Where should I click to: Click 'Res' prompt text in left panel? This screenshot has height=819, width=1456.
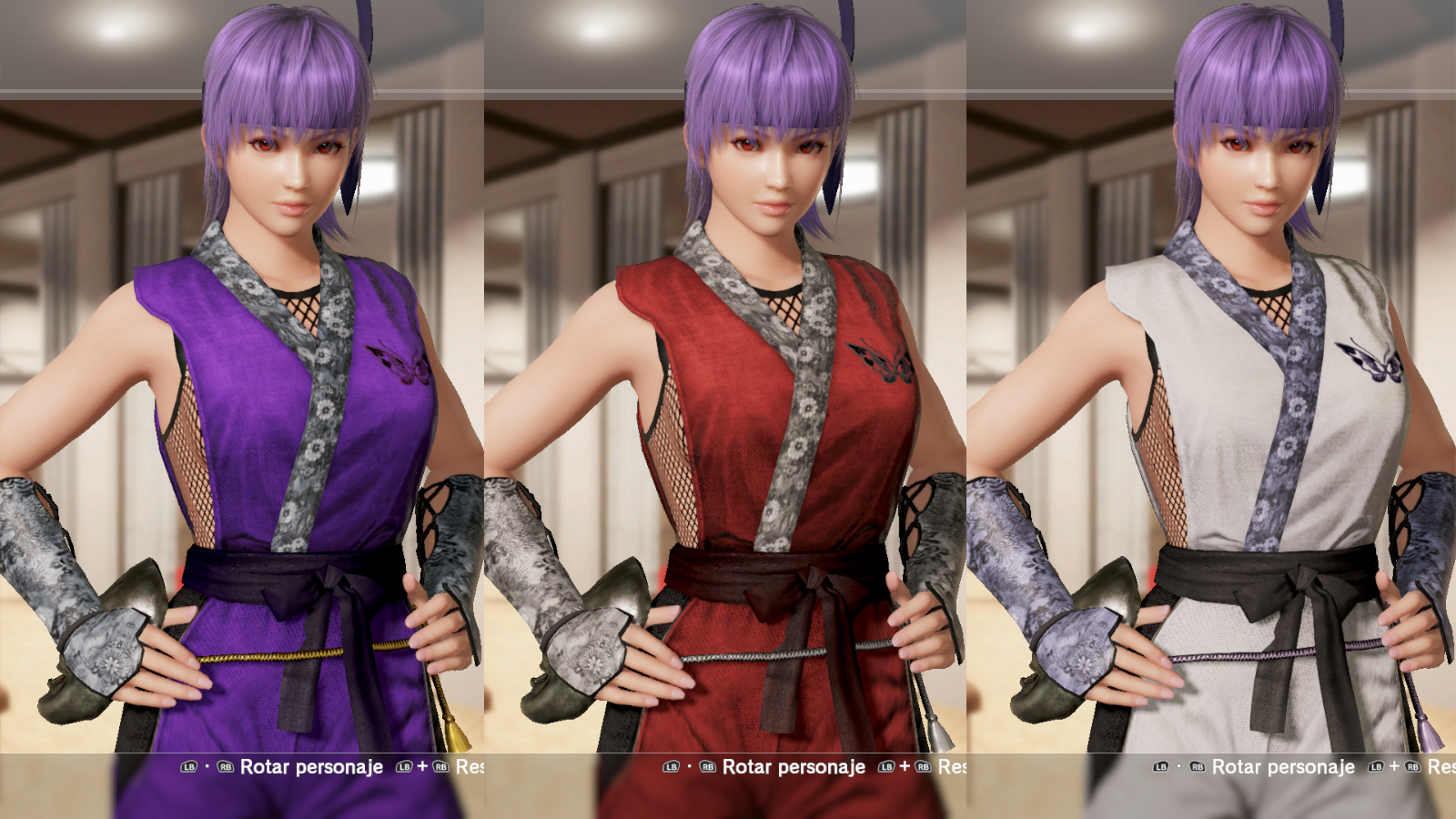(471, 767)
